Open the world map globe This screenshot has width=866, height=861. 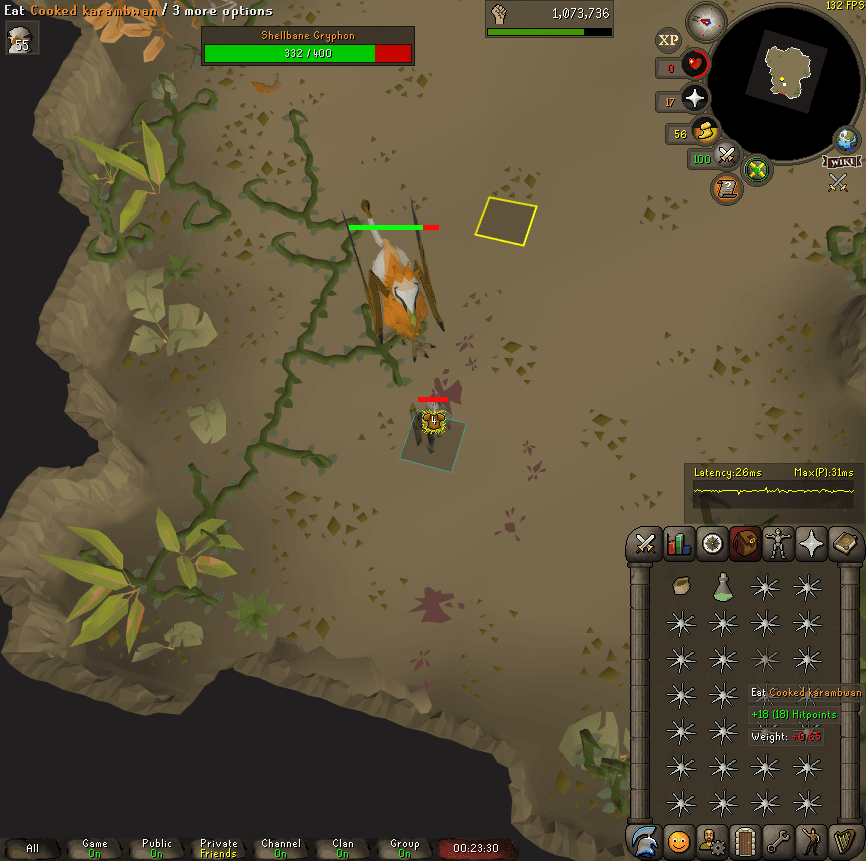tap(846, 139)
